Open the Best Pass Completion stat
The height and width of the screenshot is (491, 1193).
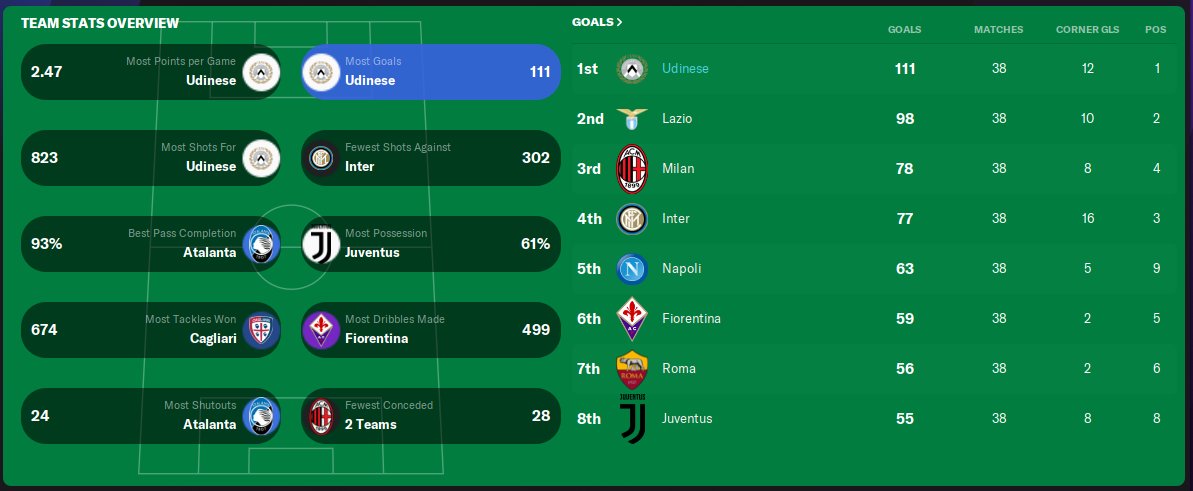pos(150,244)
